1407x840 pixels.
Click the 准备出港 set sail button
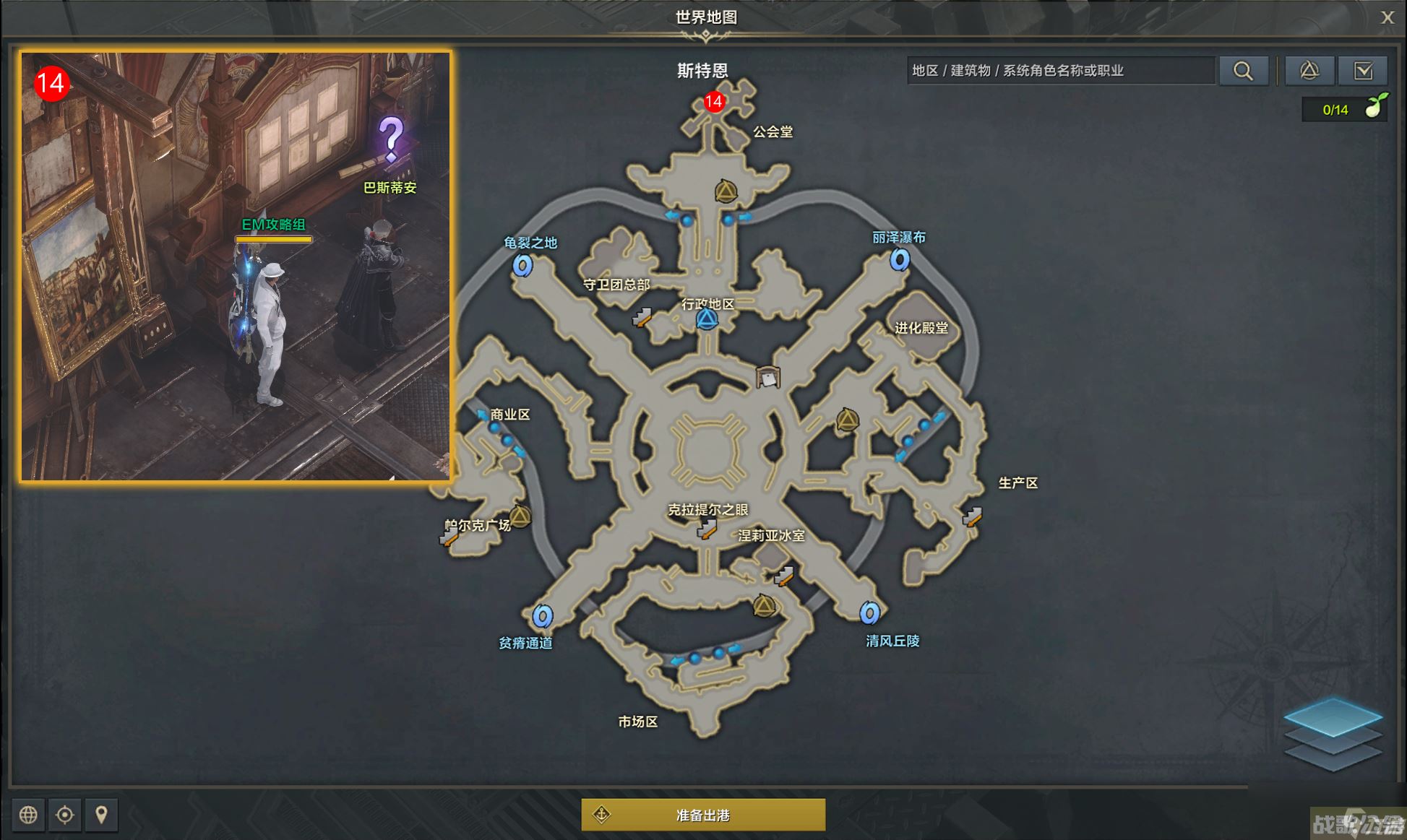pyautogui.click(x=703, y=815)
